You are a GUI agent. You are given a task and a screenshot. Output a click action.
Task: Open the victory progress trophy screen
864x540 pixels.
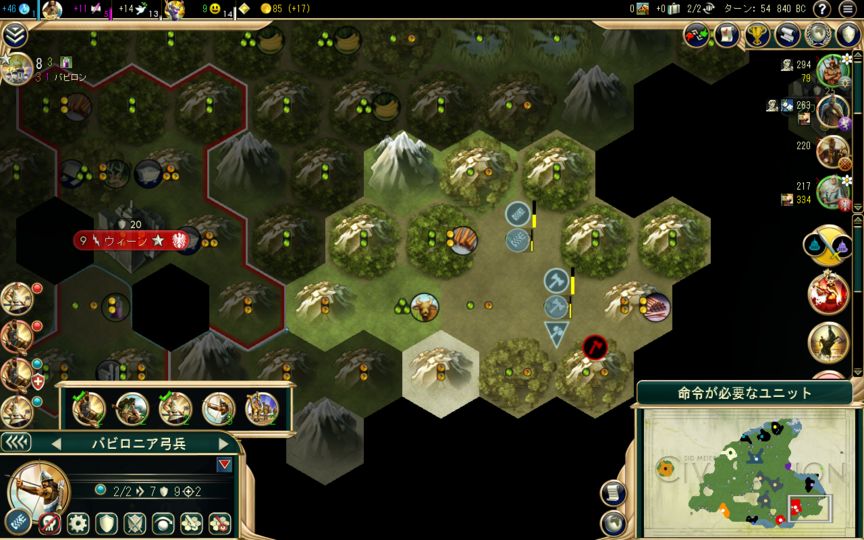pos(759,35)
